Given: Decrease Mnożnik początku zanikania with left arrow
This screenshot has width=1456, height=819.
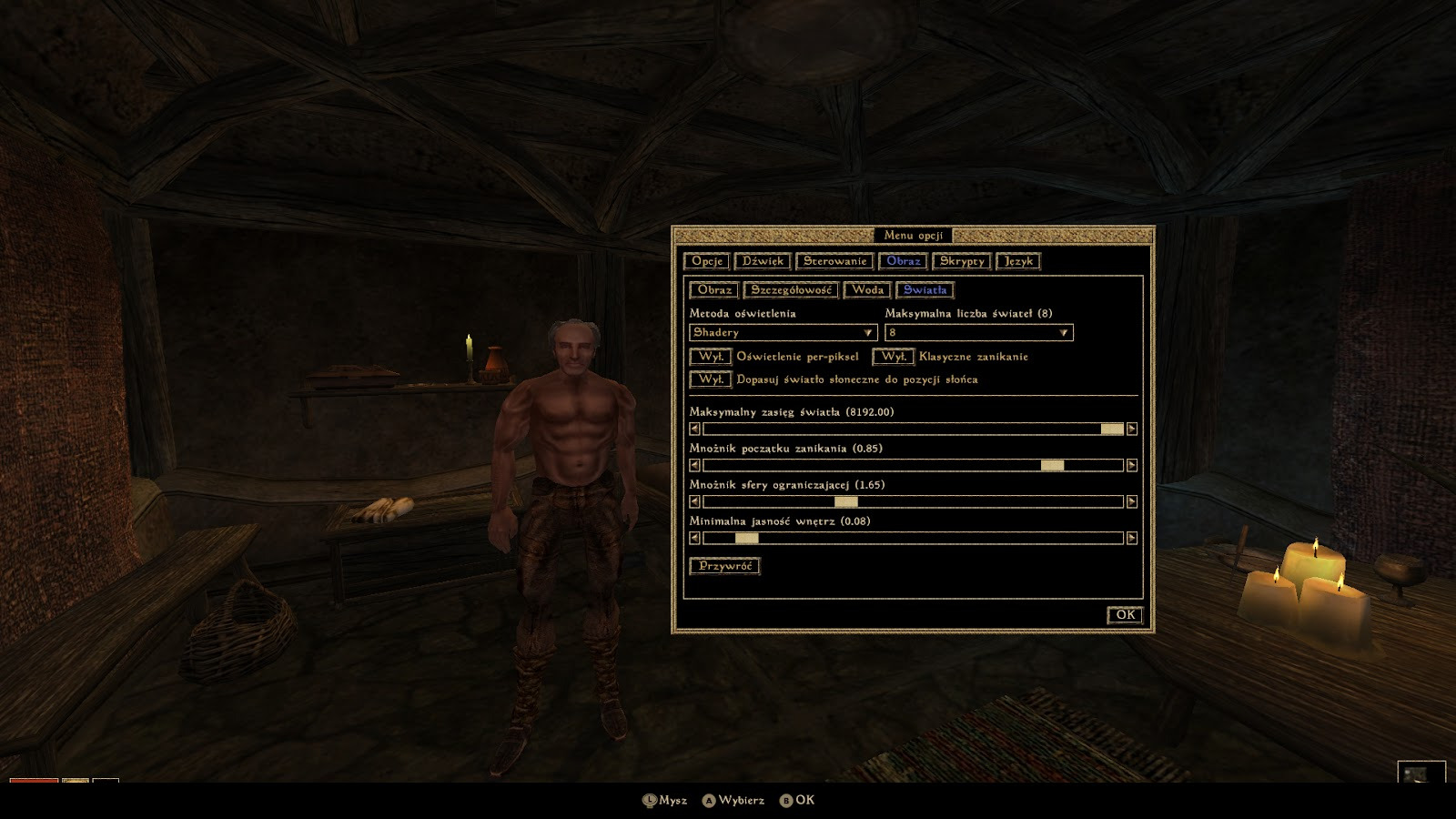Looking at the screenshot, I should tap(695, 465).
